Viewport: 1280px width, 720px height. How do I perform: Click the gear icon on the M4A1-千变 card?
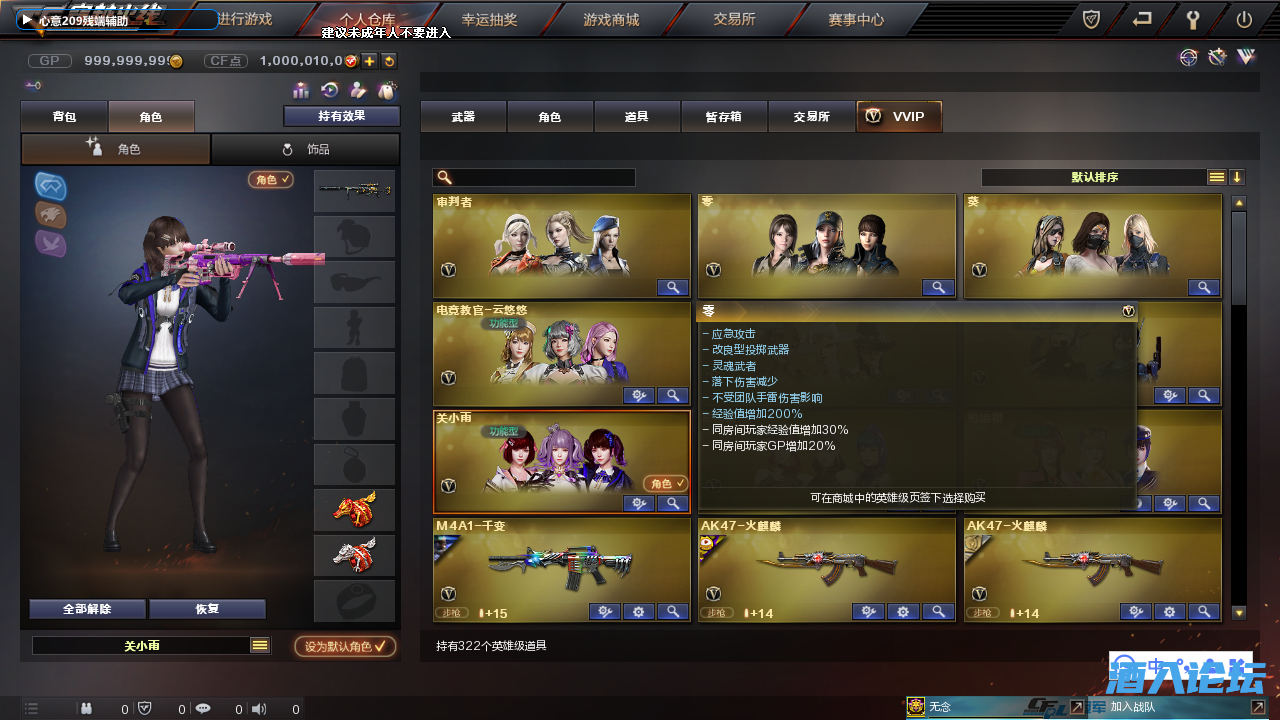pos(639,611)
